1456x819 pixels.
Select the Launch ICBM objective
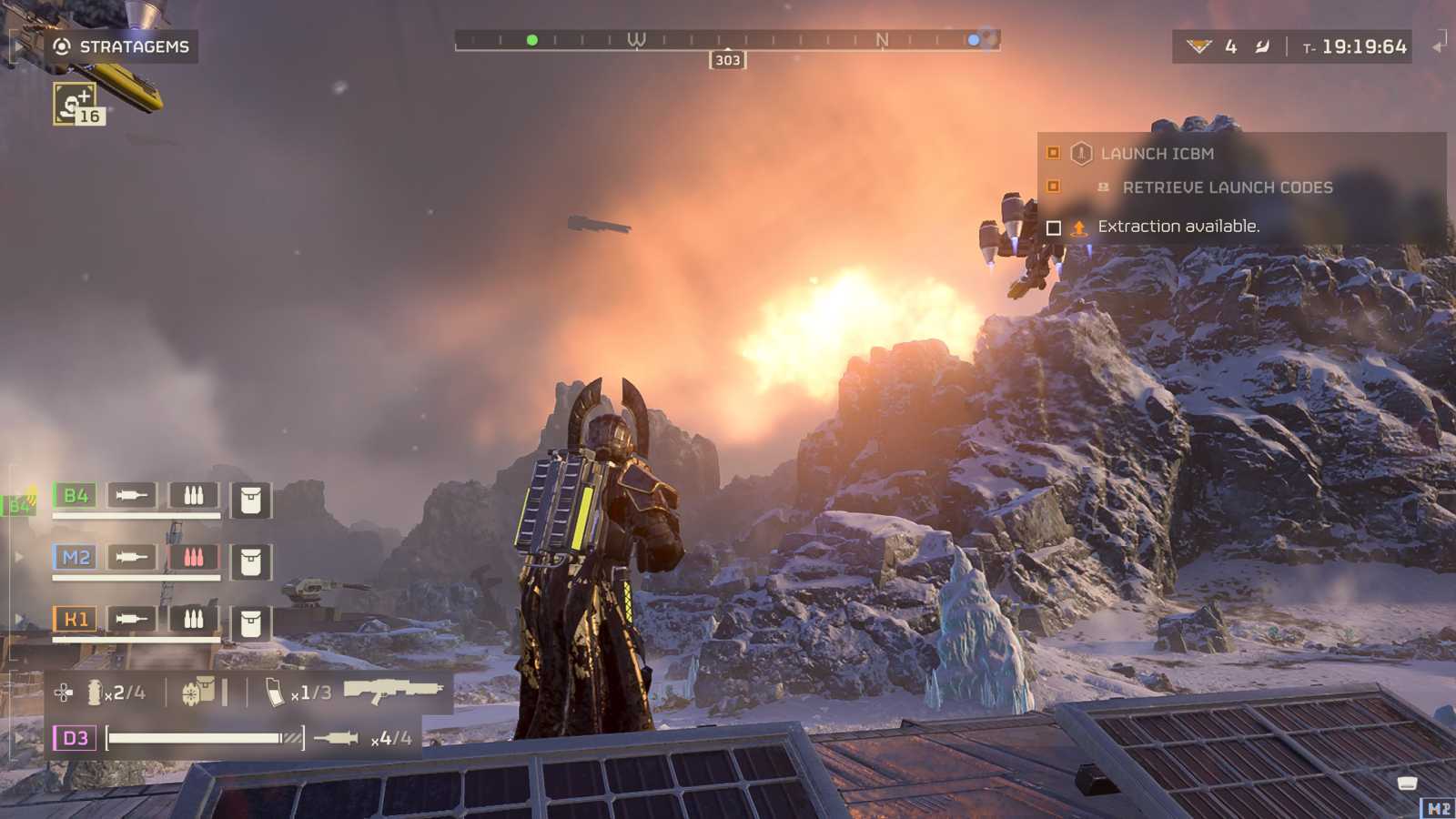[1157, 154]
